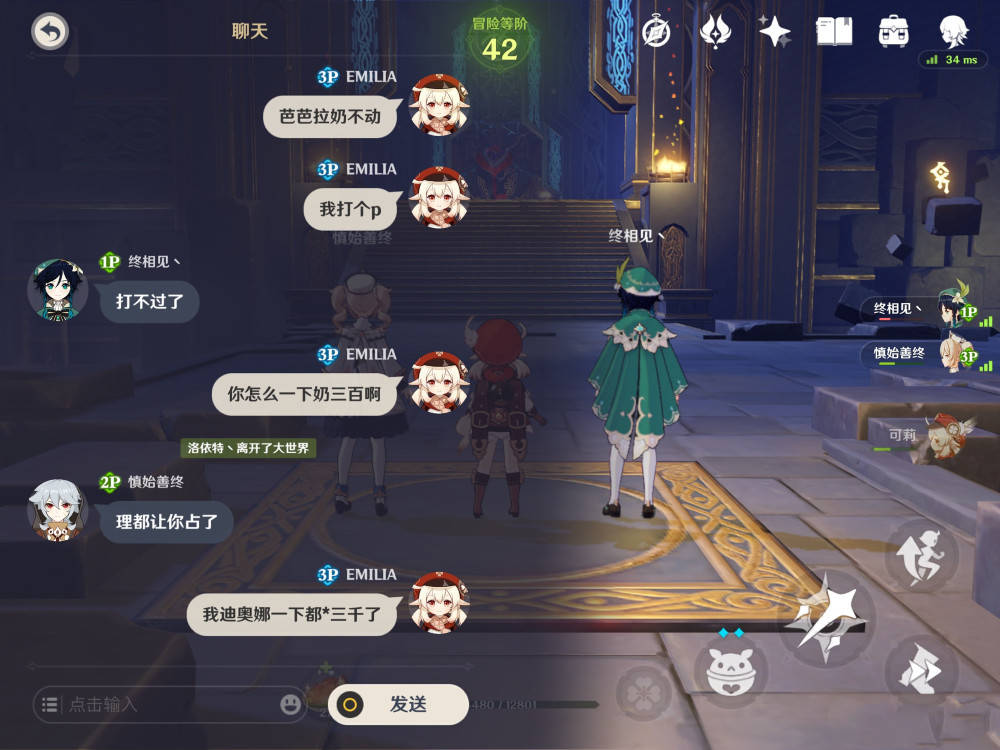Open the compass navigation icon
Viewport: 1000px width, 750px height.
tap(655, 32)
